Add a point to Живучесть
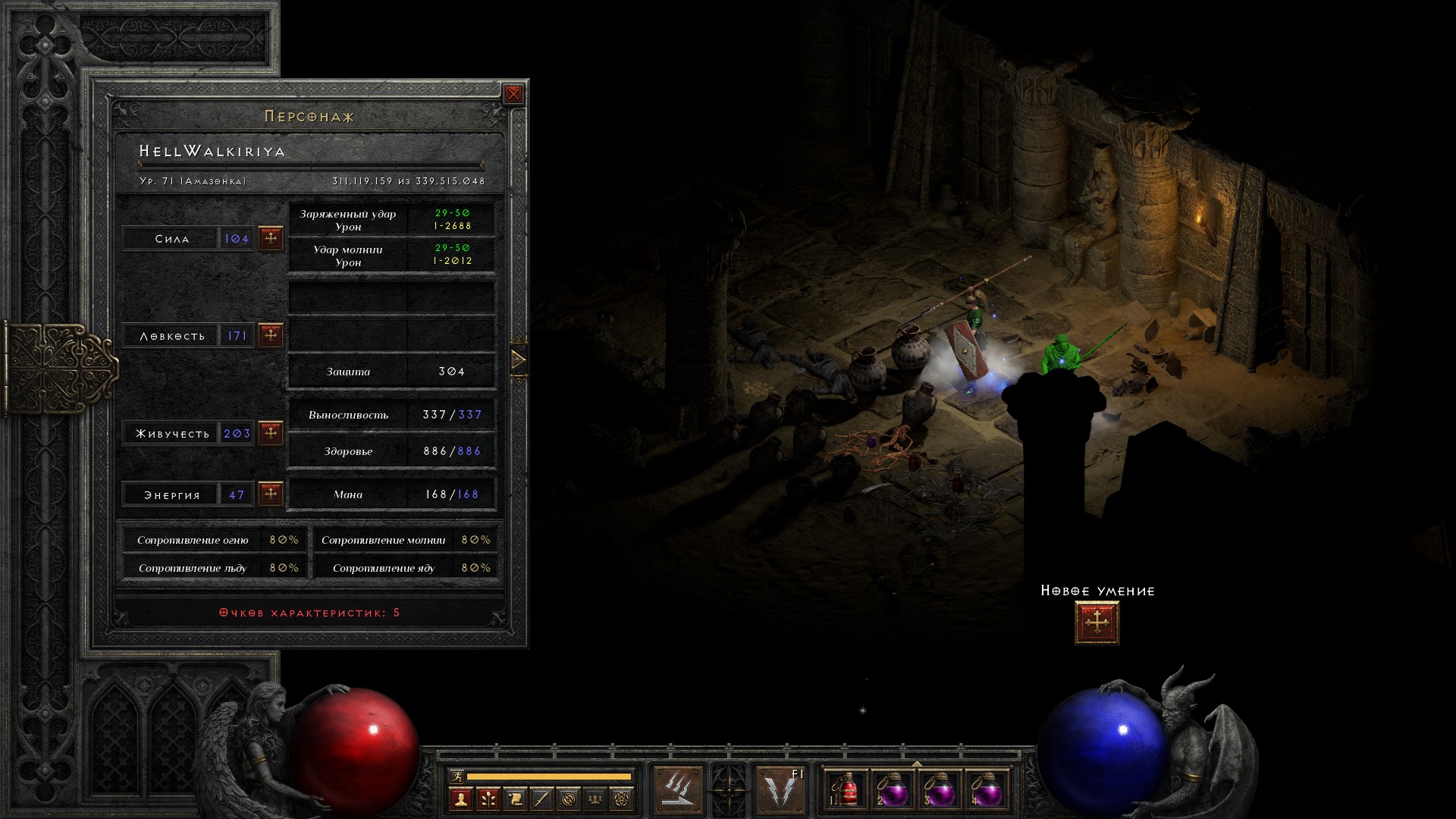The width and height of the screenshot is (1456, 819). tap(271, 433)
